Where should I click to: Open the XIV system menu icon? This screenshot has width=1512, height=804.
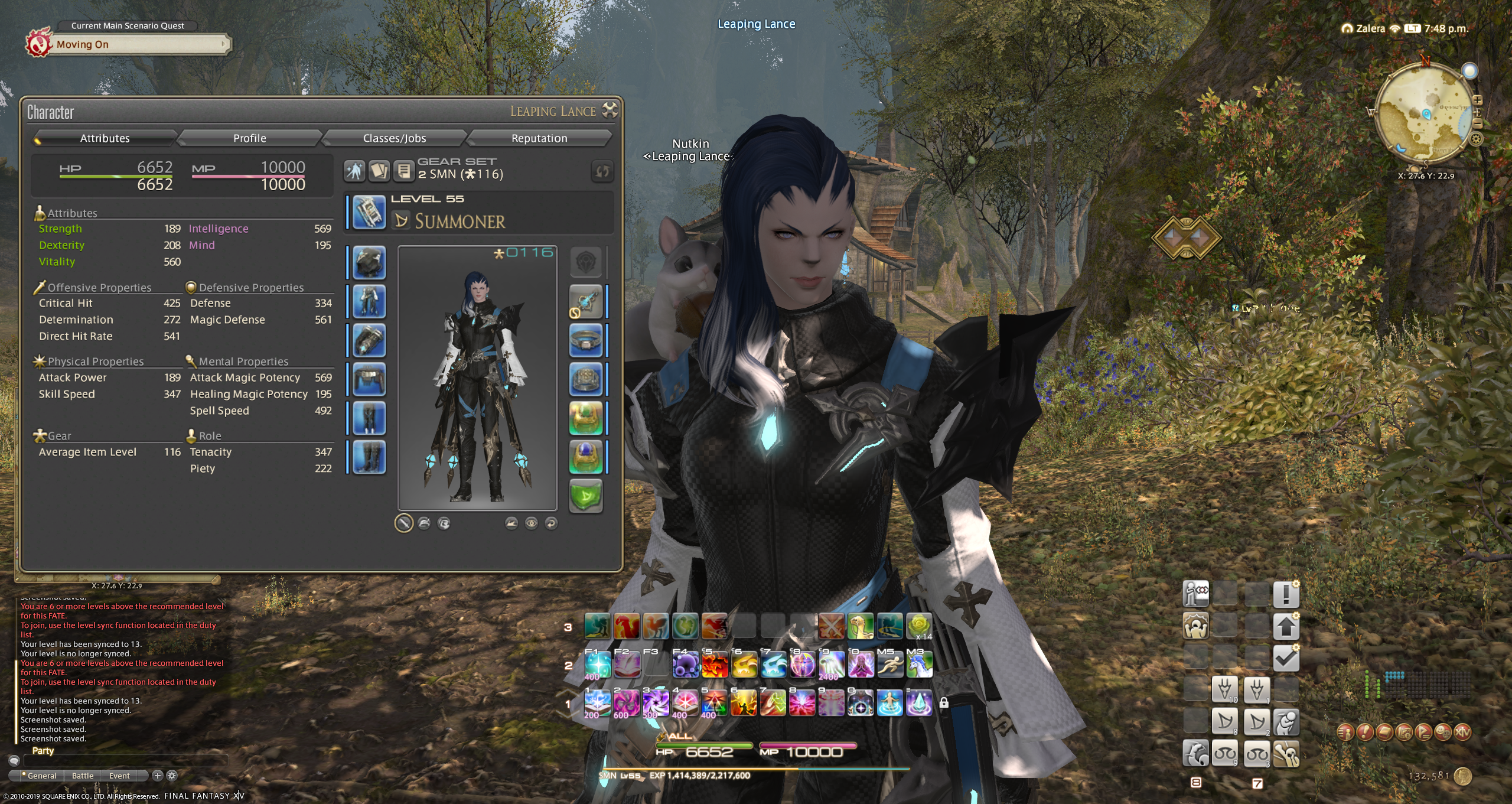[x=1462, y=732]
